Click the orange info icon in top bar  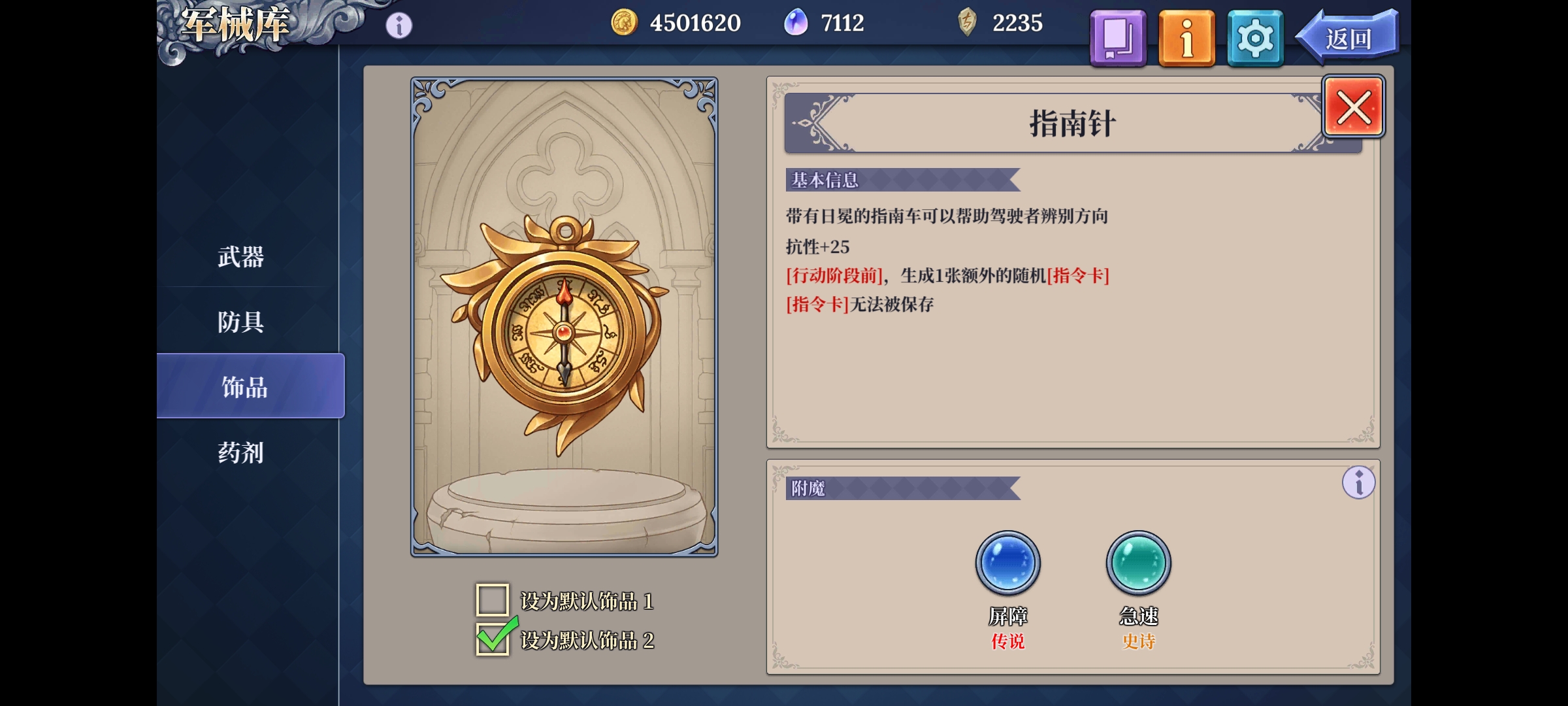1186,37
